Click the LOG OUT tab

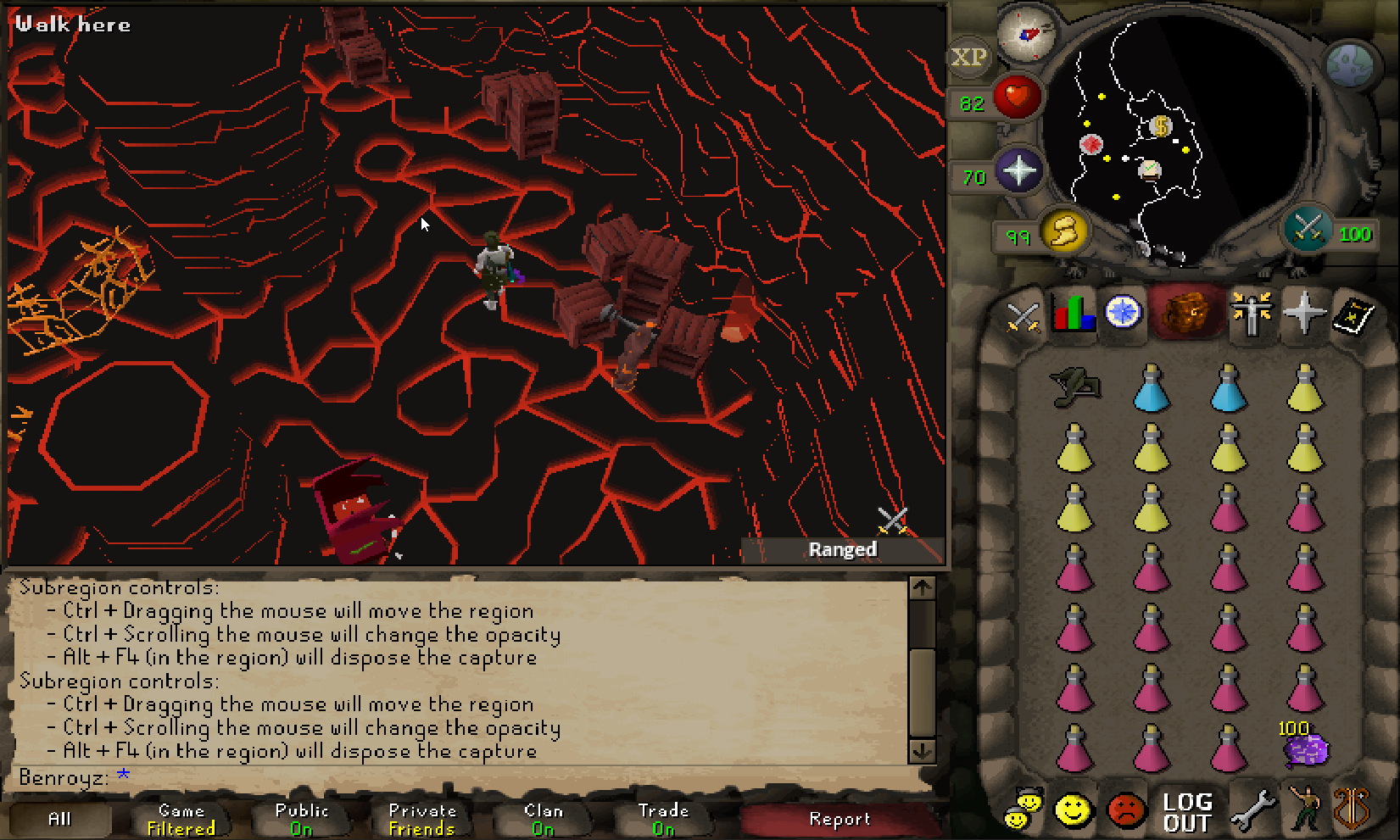pos(1187,812)
